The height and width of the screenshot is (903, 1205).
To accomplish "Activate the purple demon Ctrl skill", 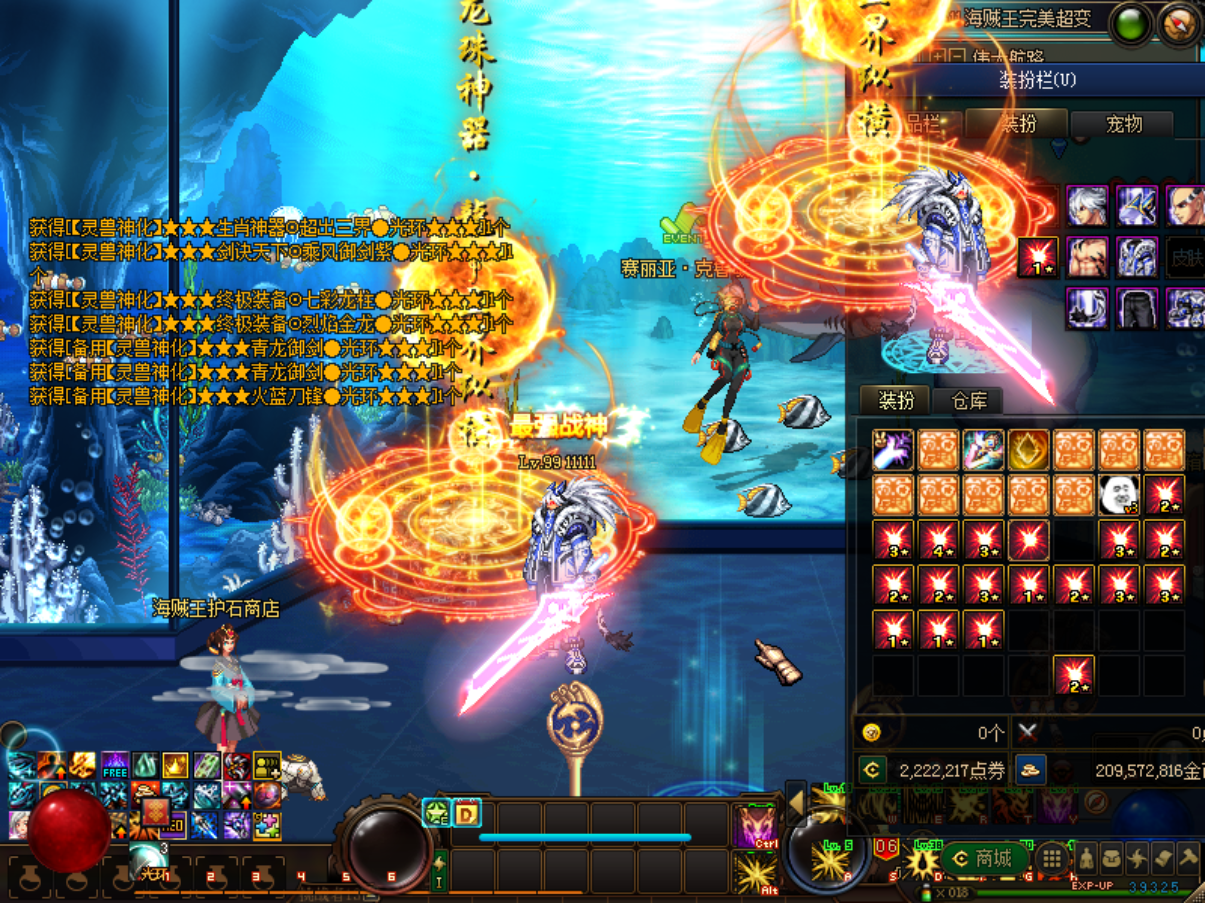I will click(755, 828).
